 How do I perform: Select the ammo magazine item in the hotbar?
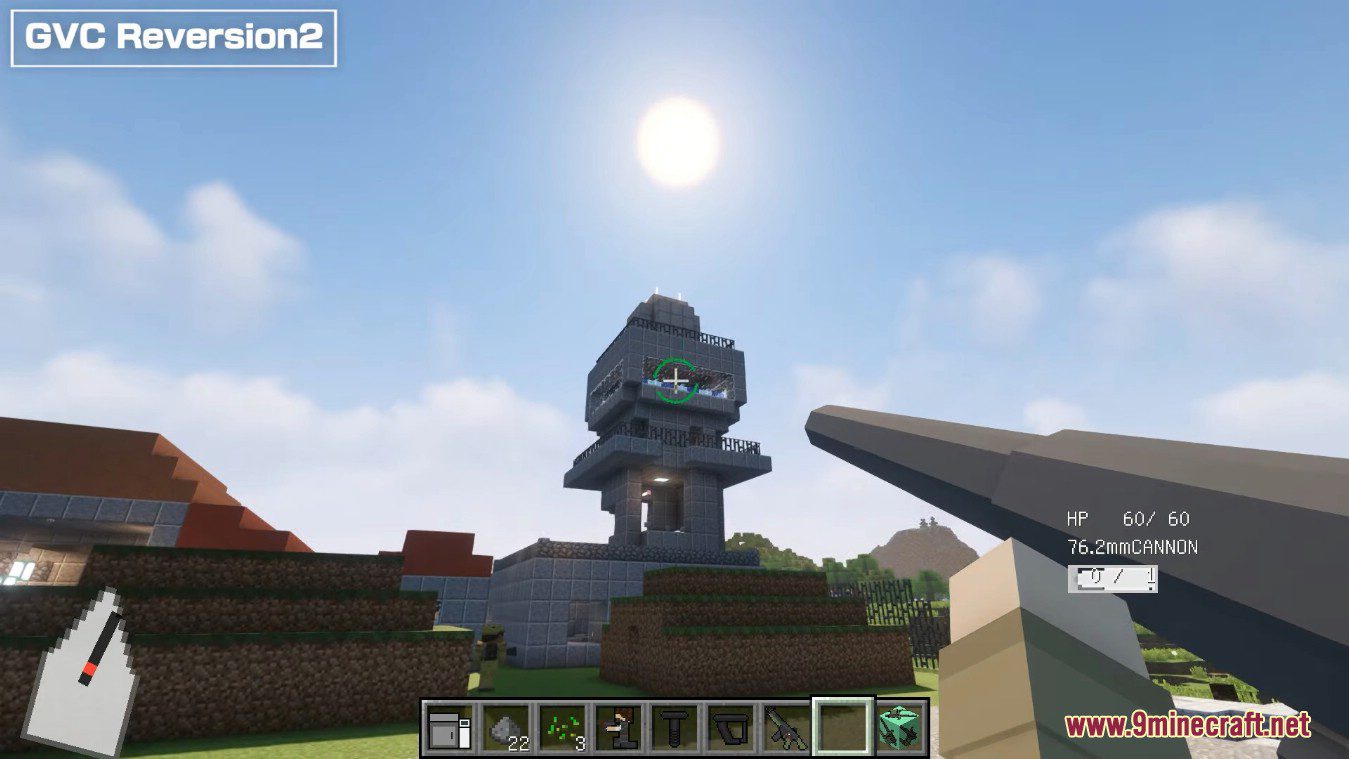click(x=732, y=728)
